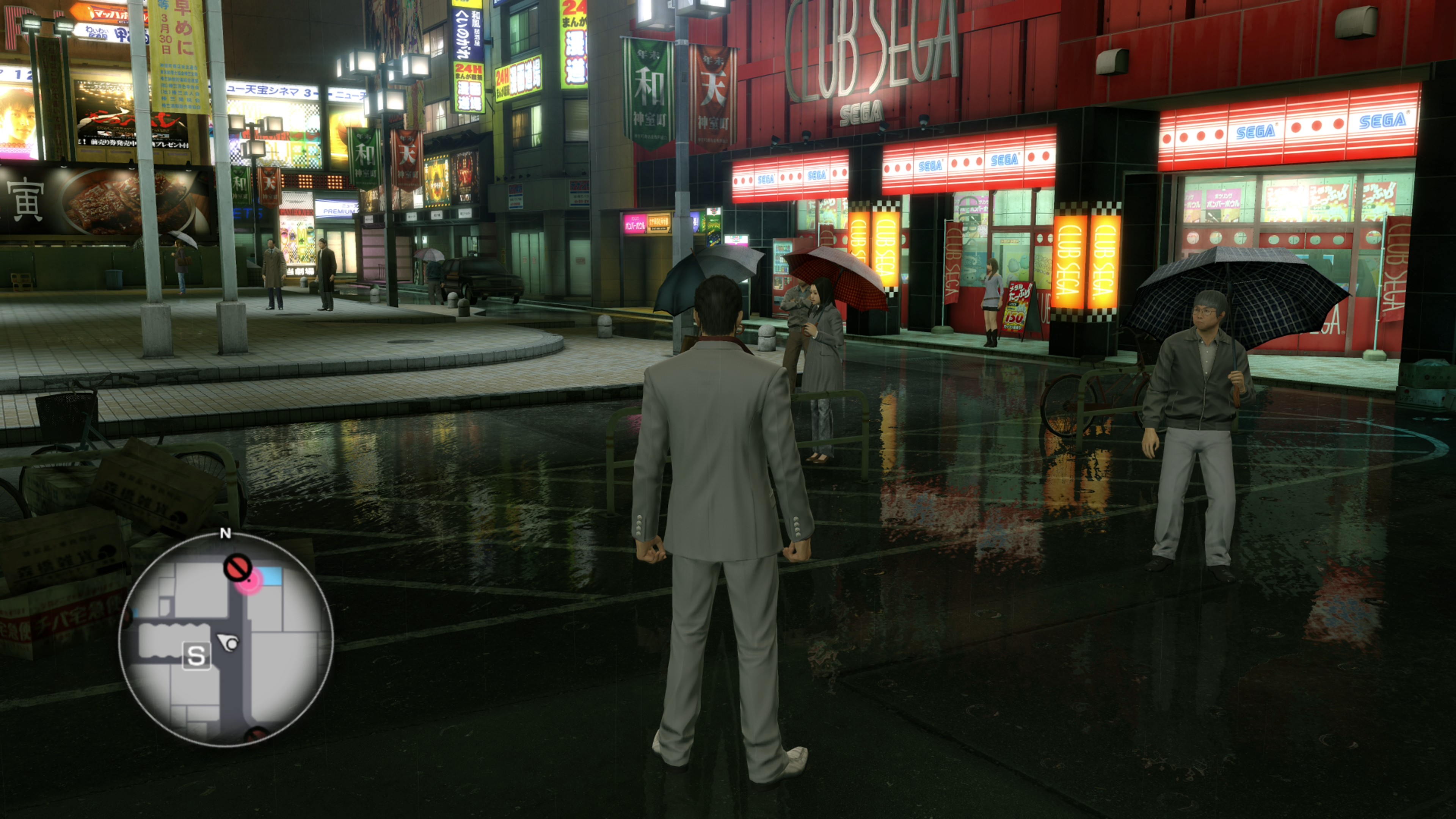Viewport: 1456px width, 819px height.
Task: Select the player arrow on the minimap
Action: (x=229, y=642)
